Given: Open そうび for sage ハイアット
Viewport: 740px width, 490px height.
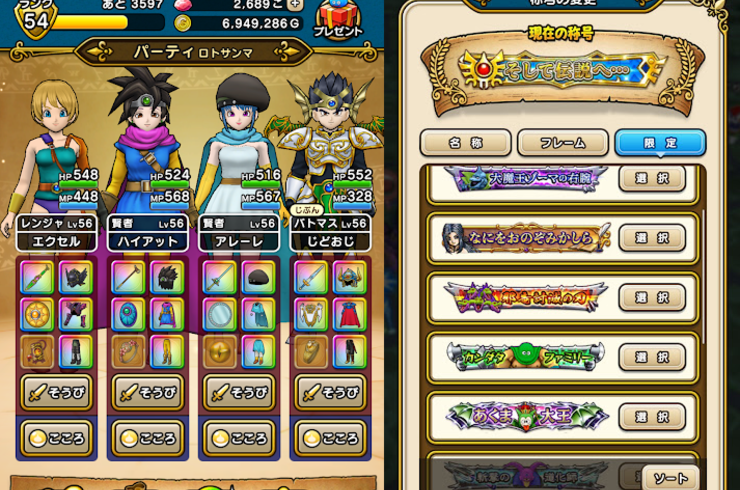Looking at the screenshot, I should [147, 392].
